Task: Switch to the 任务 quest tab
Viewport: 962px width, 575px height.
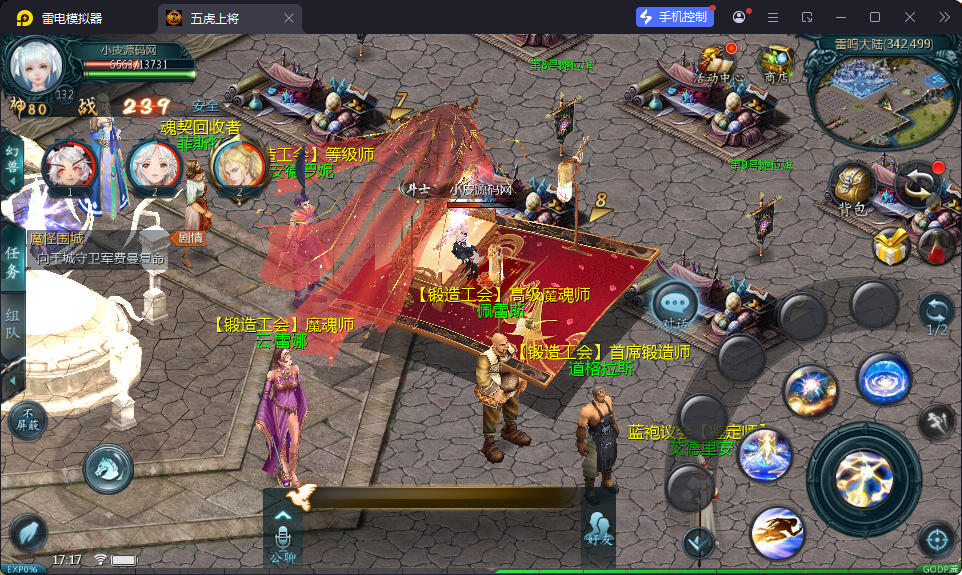Action: pos(12,262)
